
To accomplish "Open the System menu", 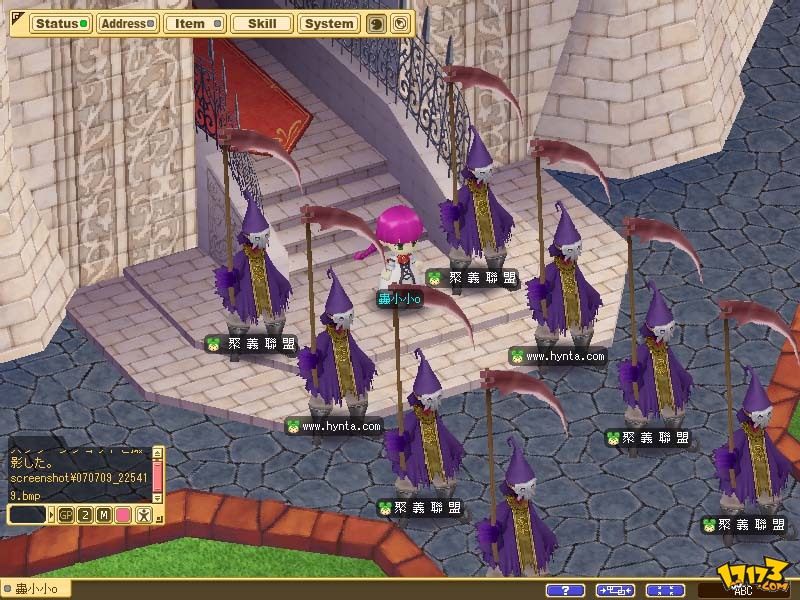I will (x=329, y=23).
